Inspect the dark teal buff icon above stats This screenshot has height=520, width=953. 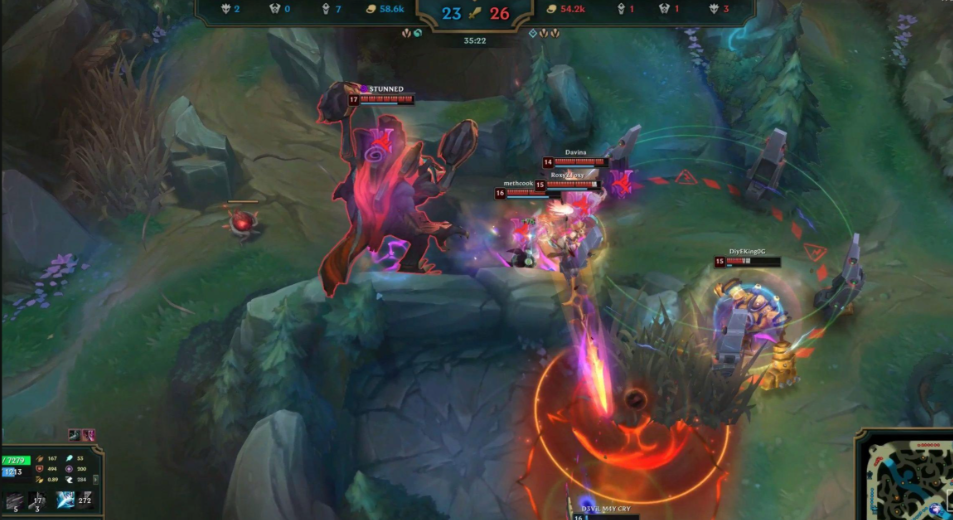(75, 435)
